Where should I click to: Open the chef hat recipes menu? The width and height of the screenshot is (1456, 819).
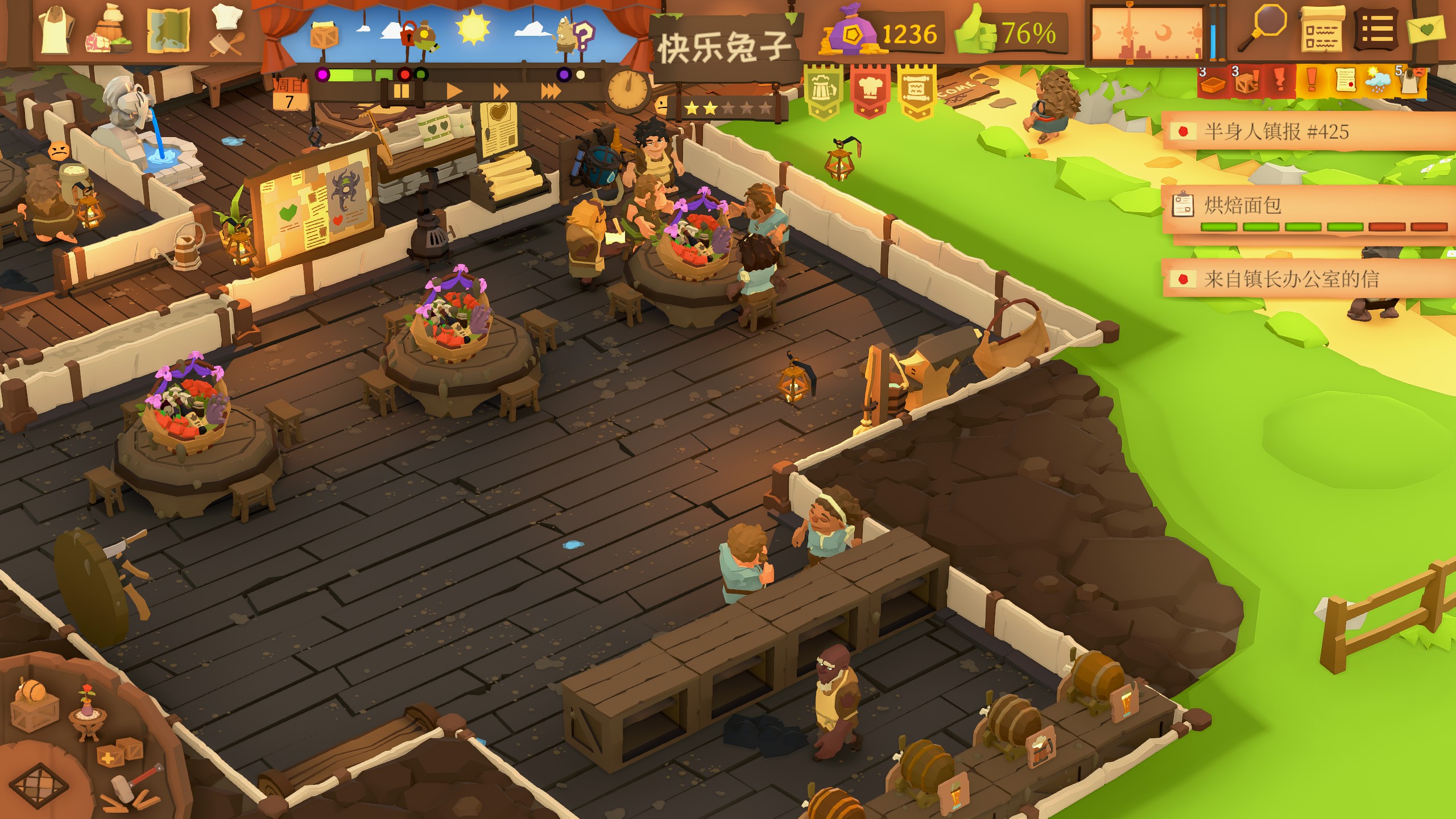[x=227, y=31]
